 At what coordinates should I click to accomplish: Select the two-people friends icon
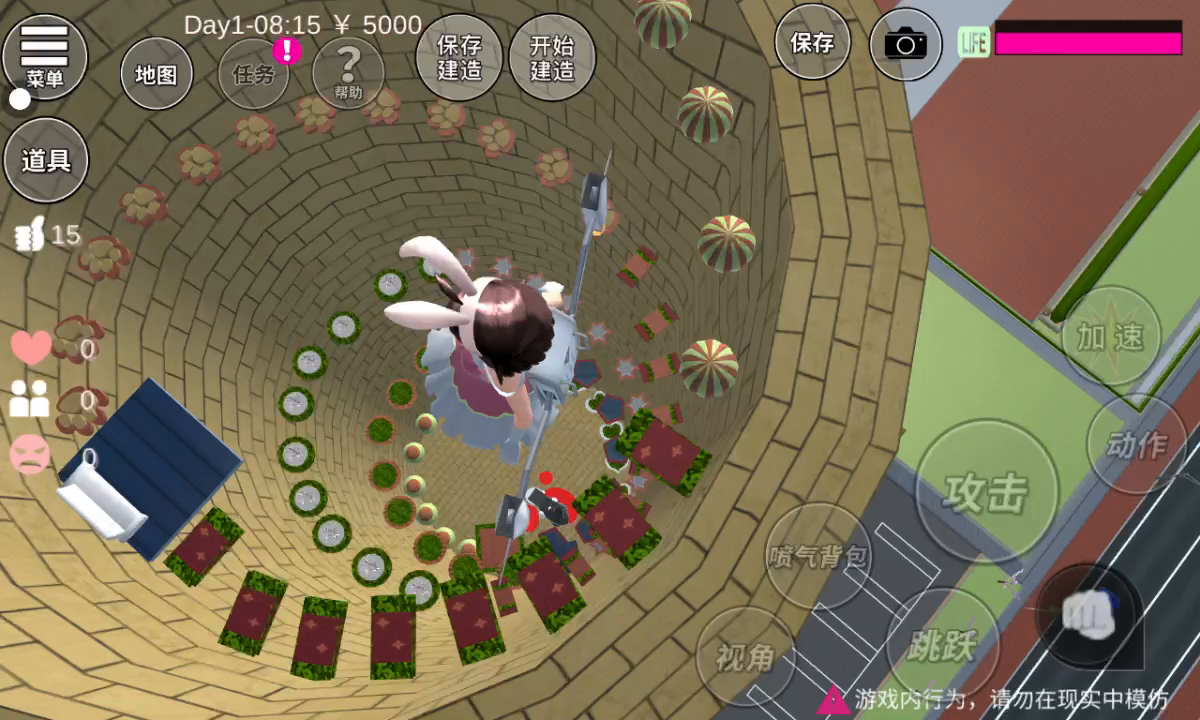31,400
